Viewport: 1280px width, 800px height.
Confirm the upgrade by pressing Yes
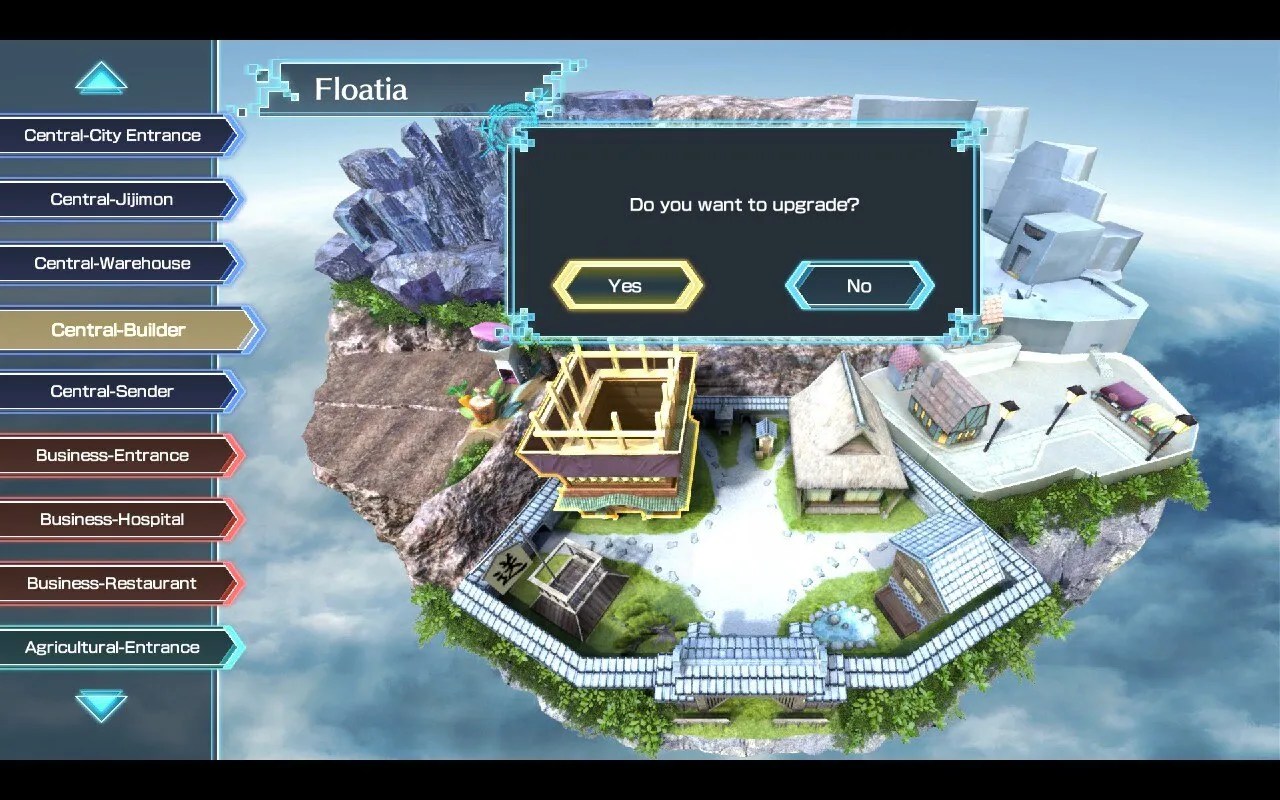[x=626, y=285]
